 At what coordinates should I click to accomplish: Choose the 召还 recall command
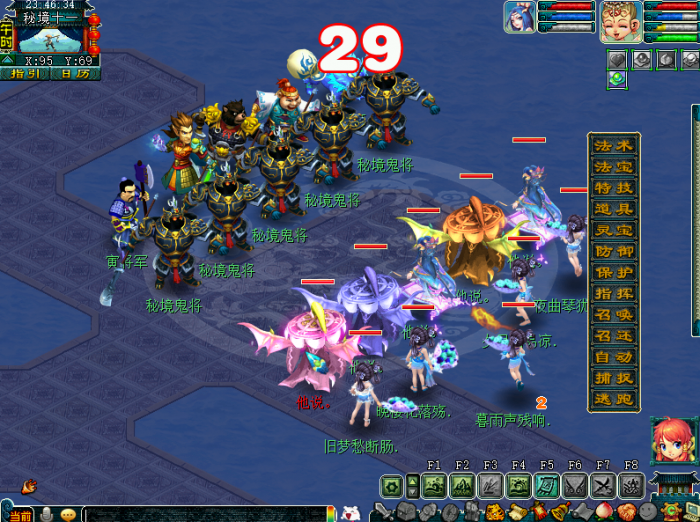click(614, 335)
